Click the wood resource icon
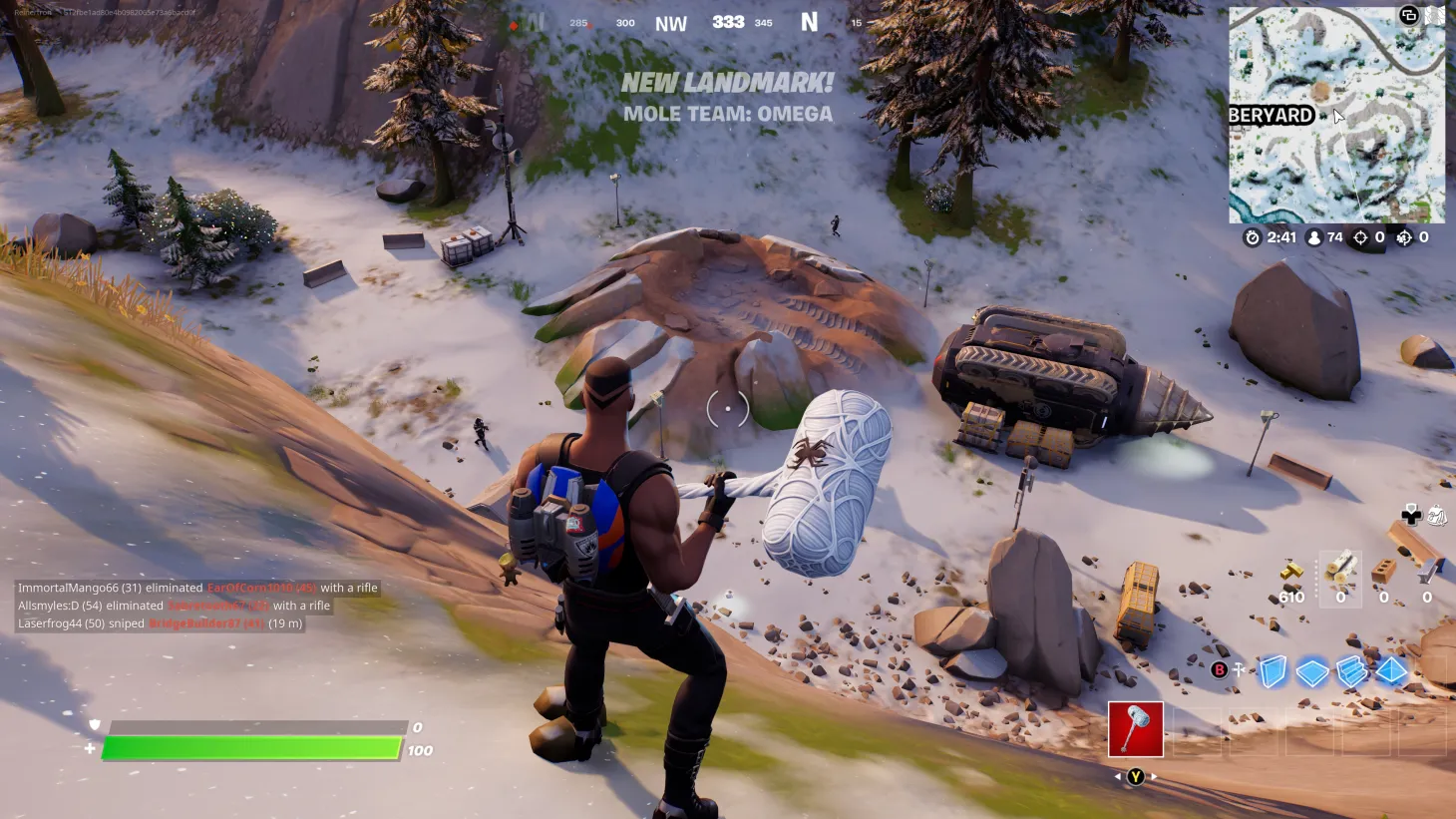The width and height of the screenshot is (1456, 819). (1342, 569)
